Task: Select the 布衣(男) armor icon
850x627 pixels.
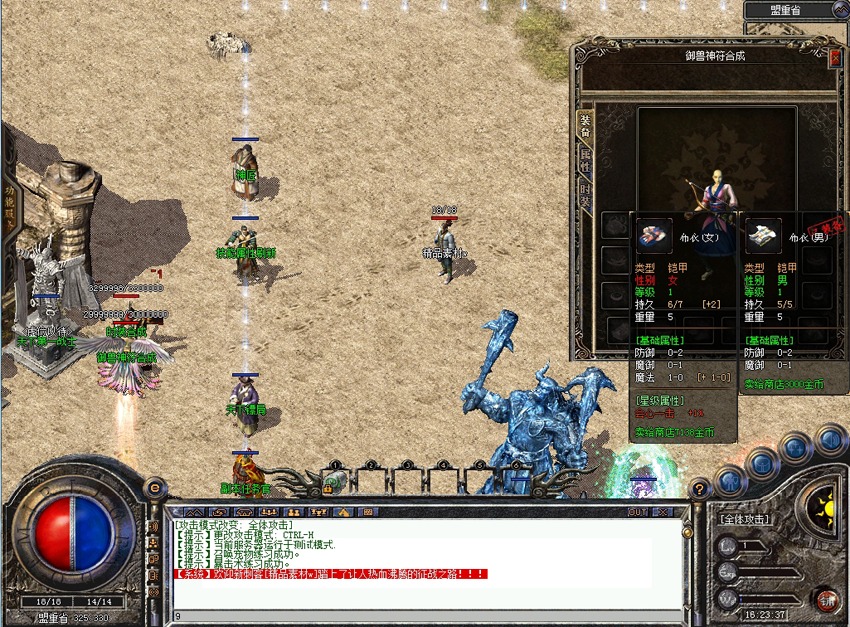Action: click(763, 236)
